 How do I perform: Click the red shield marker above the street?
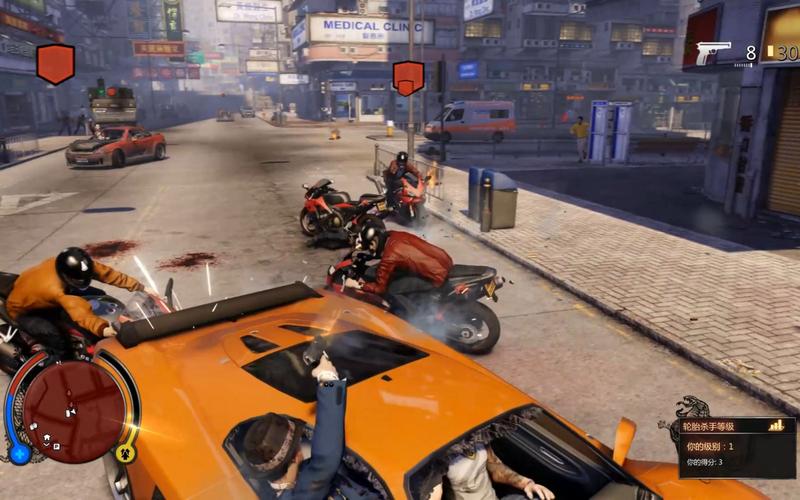click(x=56, y=64)
